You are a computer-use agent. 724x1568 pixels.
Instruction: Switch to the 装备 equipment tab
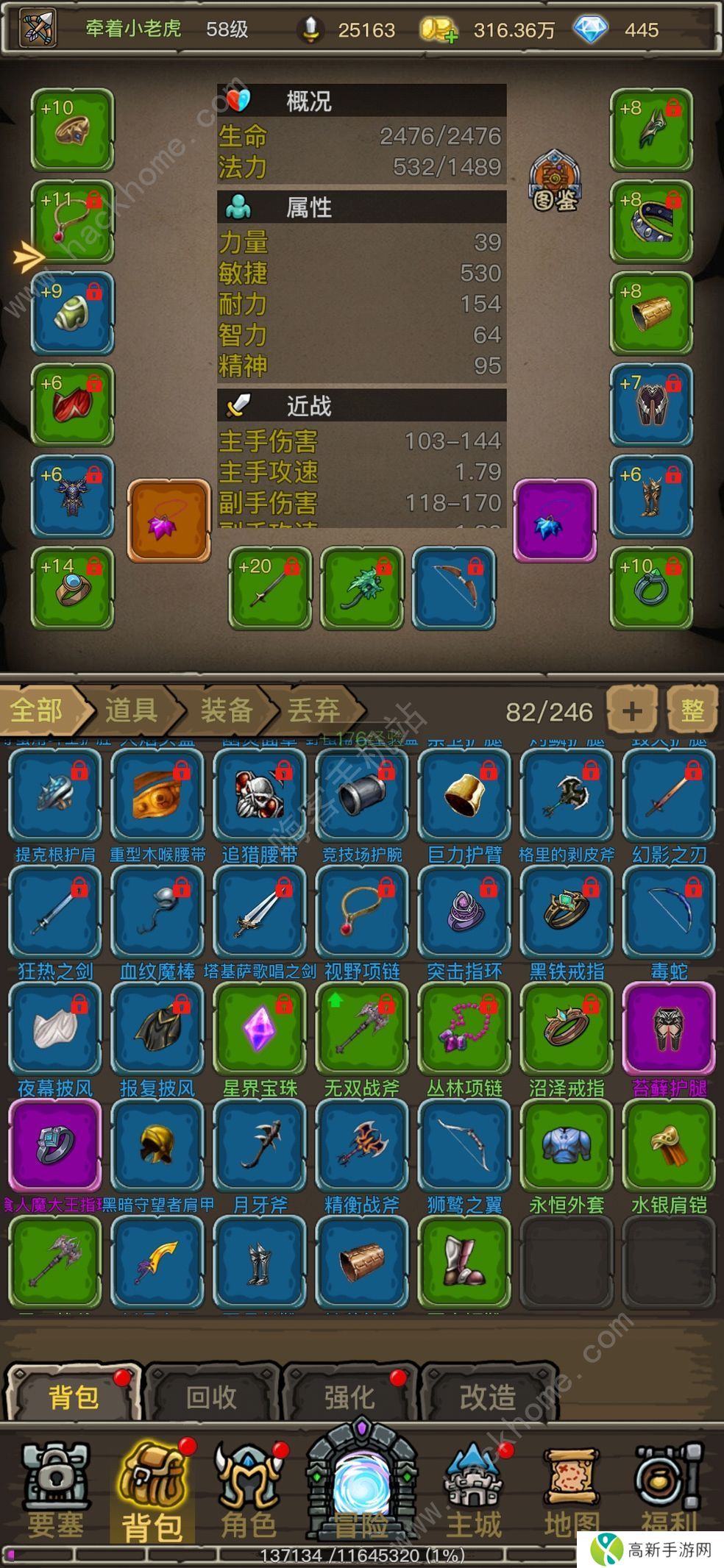[227, 710]
